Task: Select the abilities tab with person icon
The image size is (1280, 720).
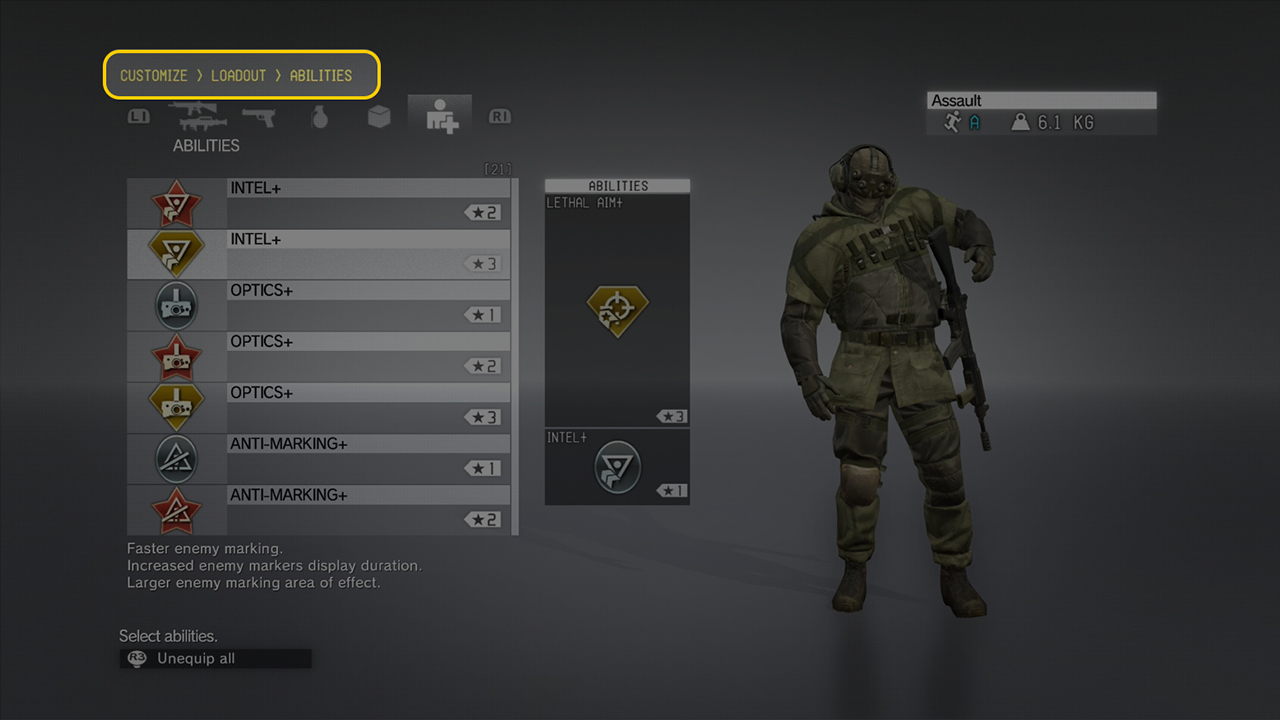Action: [440, 117]
